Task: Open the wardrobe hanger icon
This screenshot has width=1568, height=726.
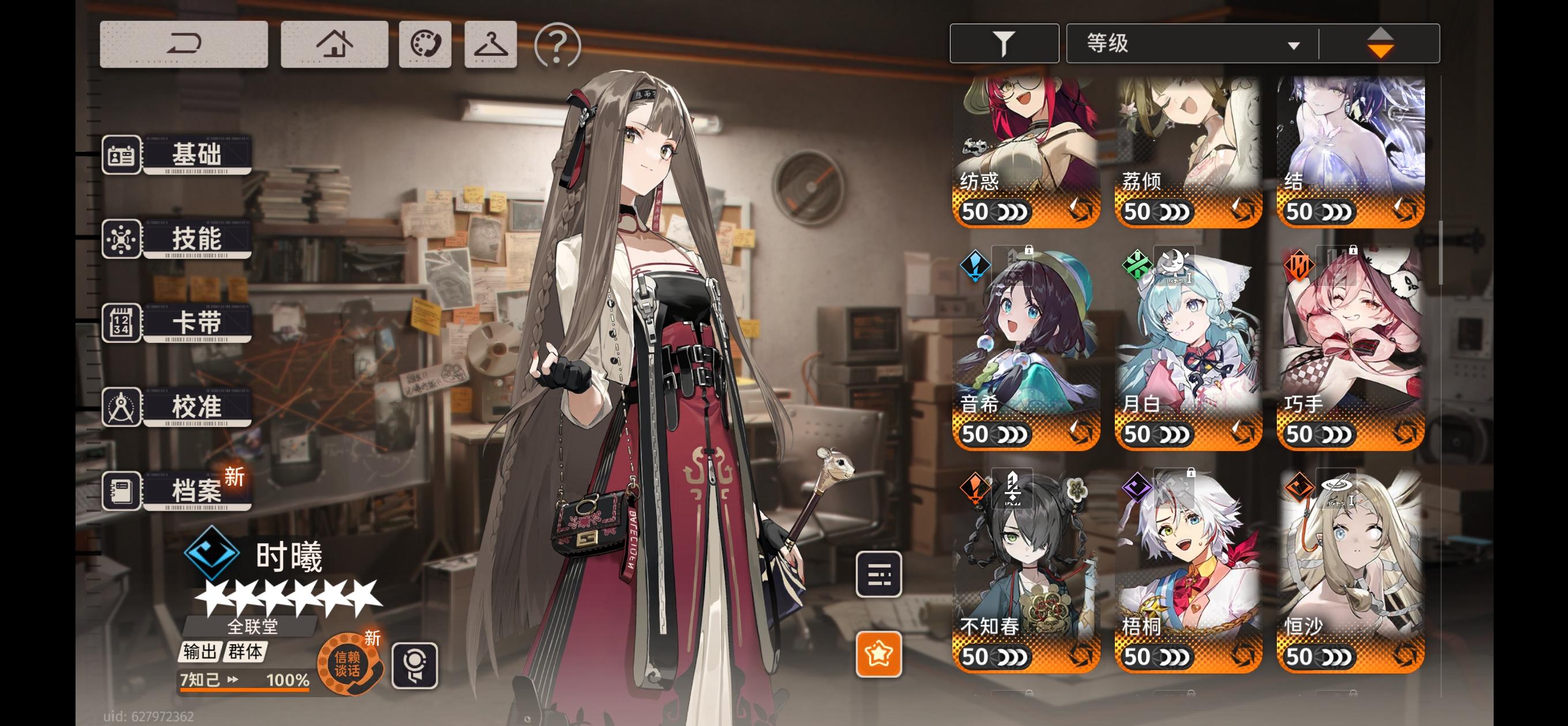Action: [491, 45]
